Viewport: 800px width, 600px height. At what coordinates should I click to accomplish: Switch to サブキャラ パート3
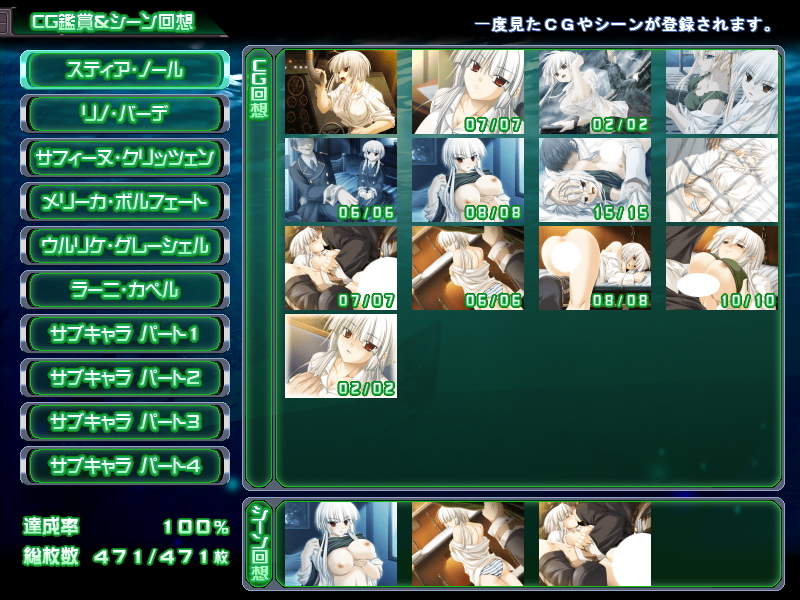tap(124, 422)
